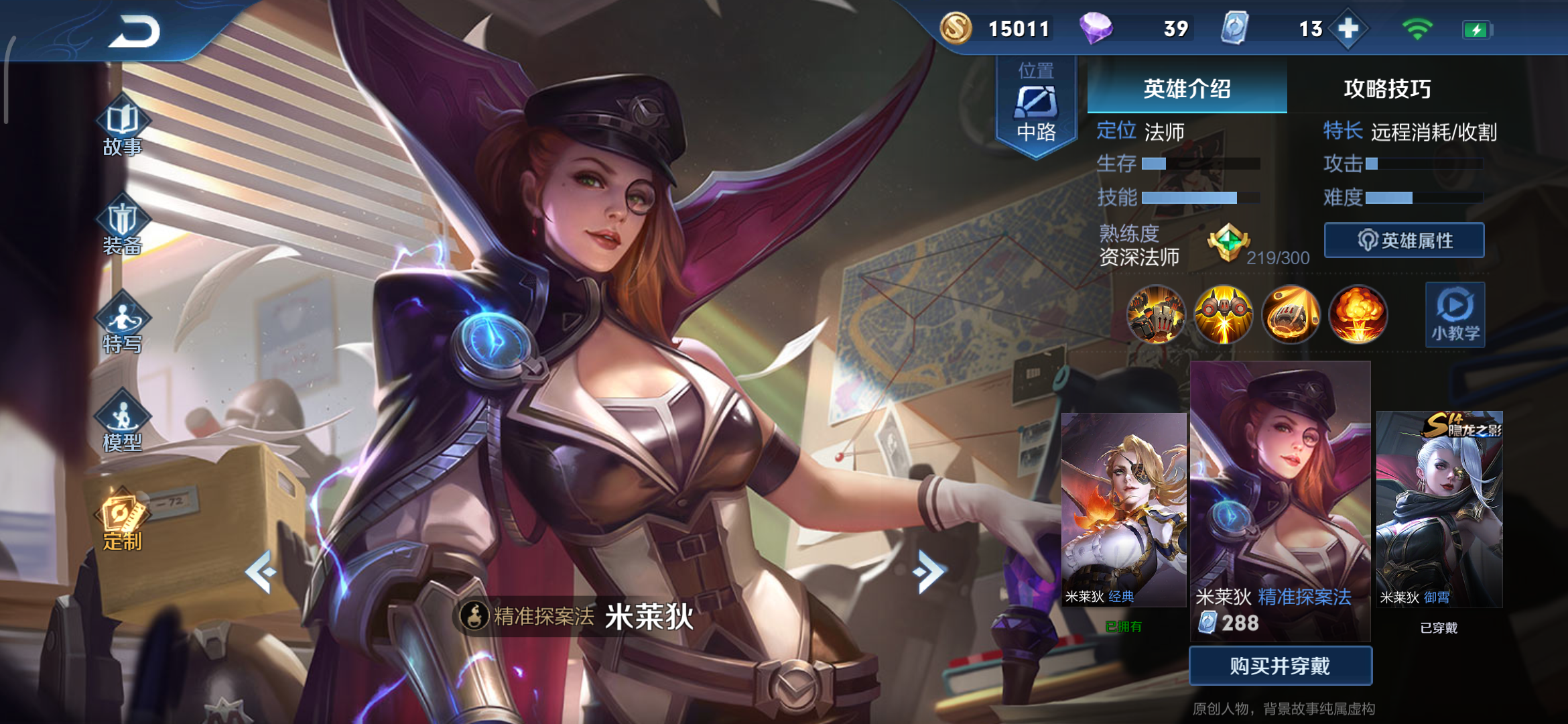Go to the previous hero arrow
The height and width of the screenshot is (724, 1568).
tap(261, 572)
